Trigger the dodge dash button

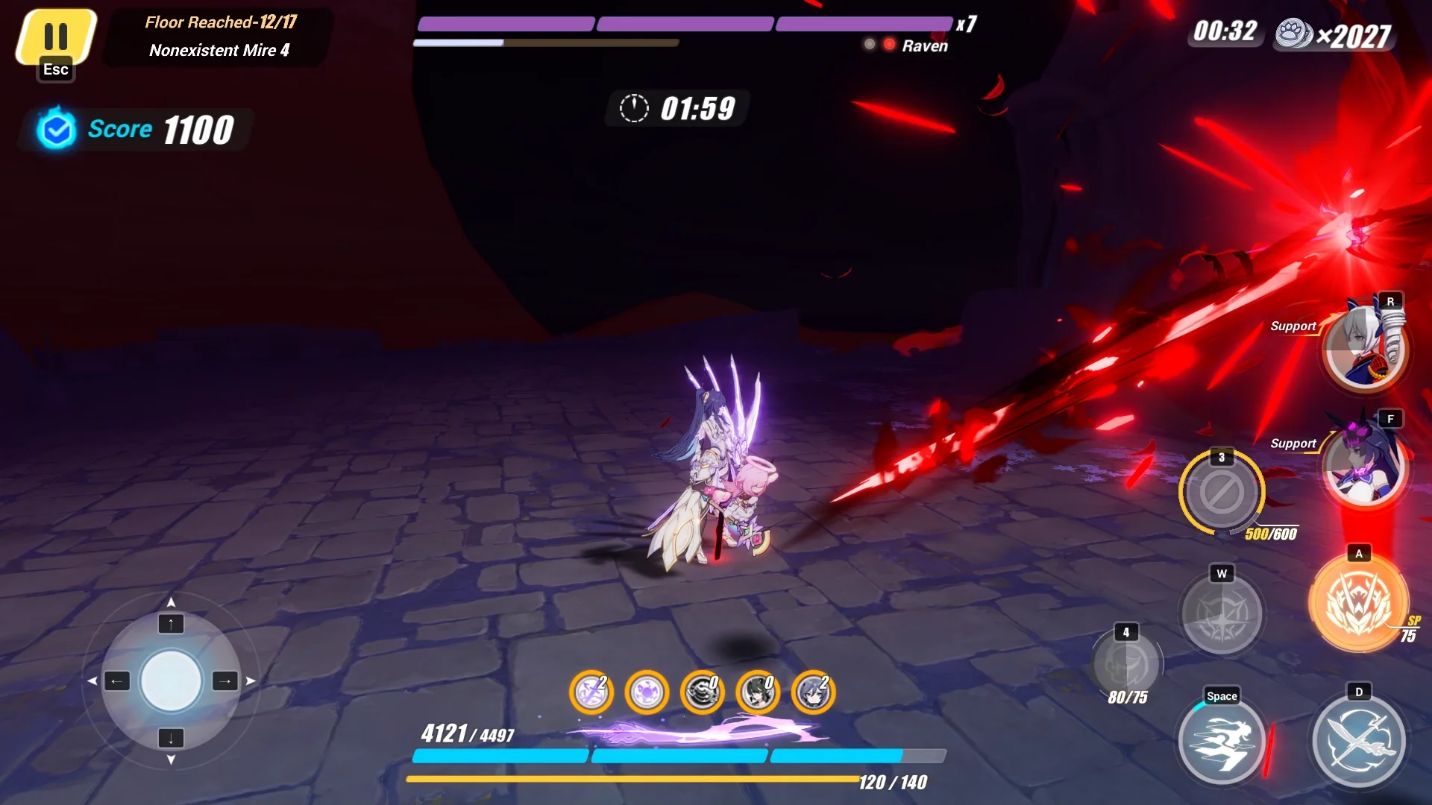(1222, 742)
